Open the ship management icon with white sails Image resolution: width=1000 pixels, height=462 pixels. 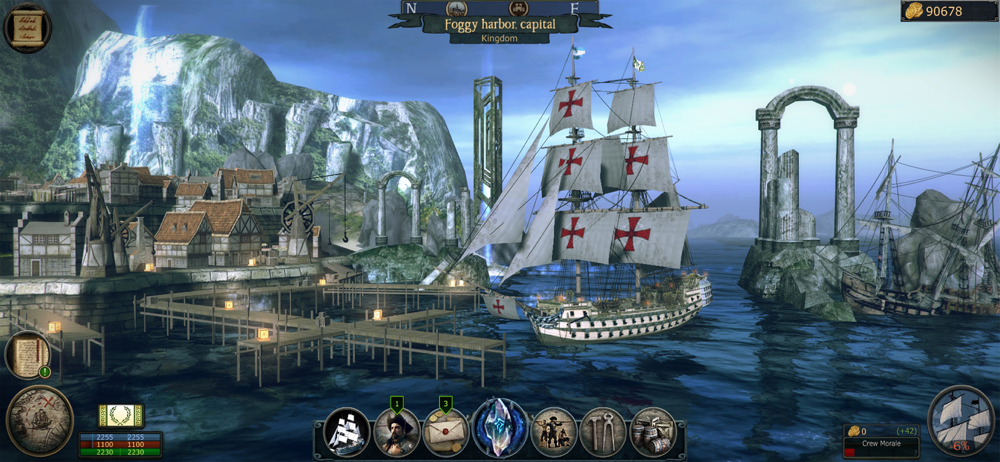click(x=347, y=431)
